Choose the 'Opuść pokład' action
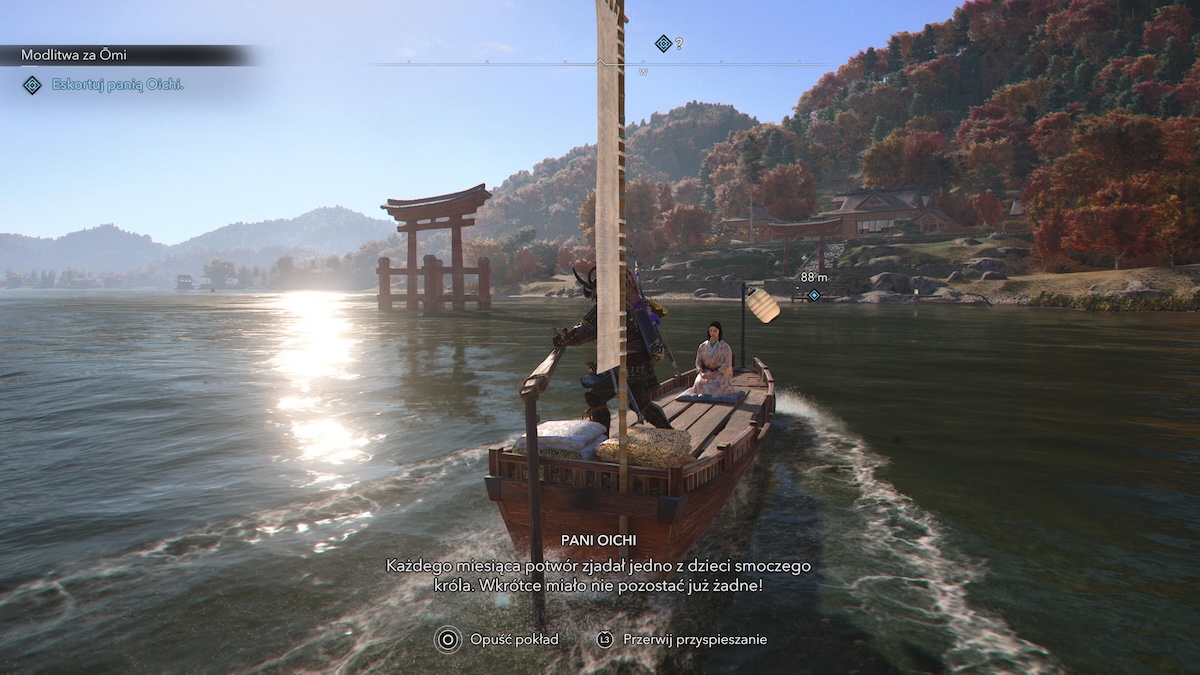The width and height of the screenshot is (1200, 675). 514,639
